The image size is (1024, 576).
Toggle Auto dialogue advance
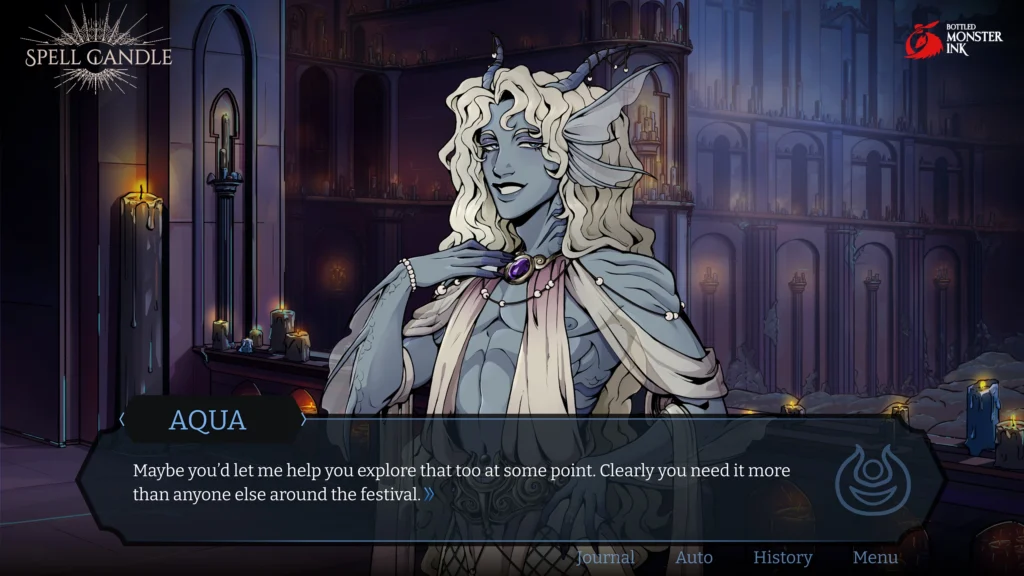click(694, 557)
